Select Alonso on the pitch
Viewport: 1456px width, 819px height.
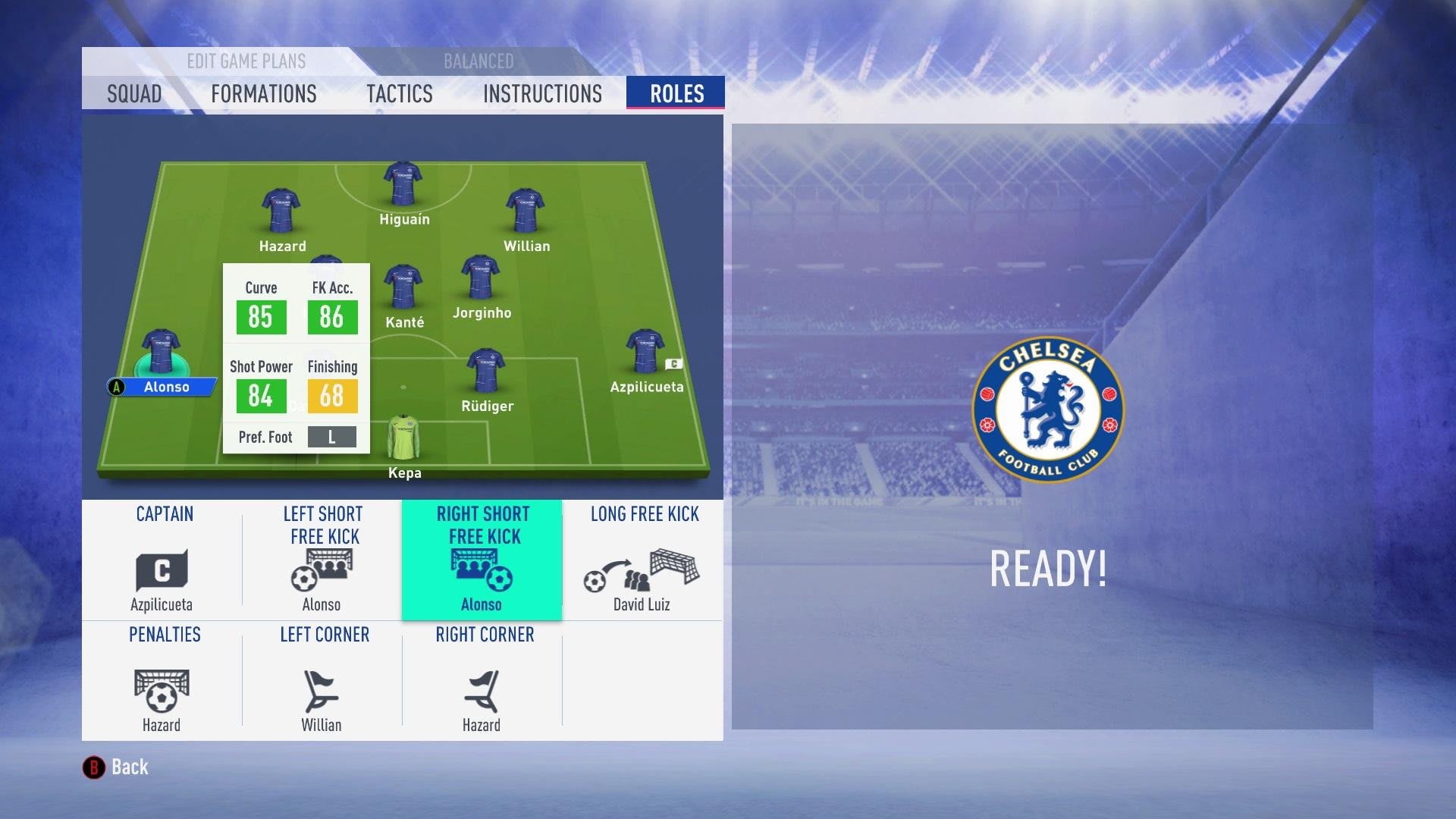161,353
